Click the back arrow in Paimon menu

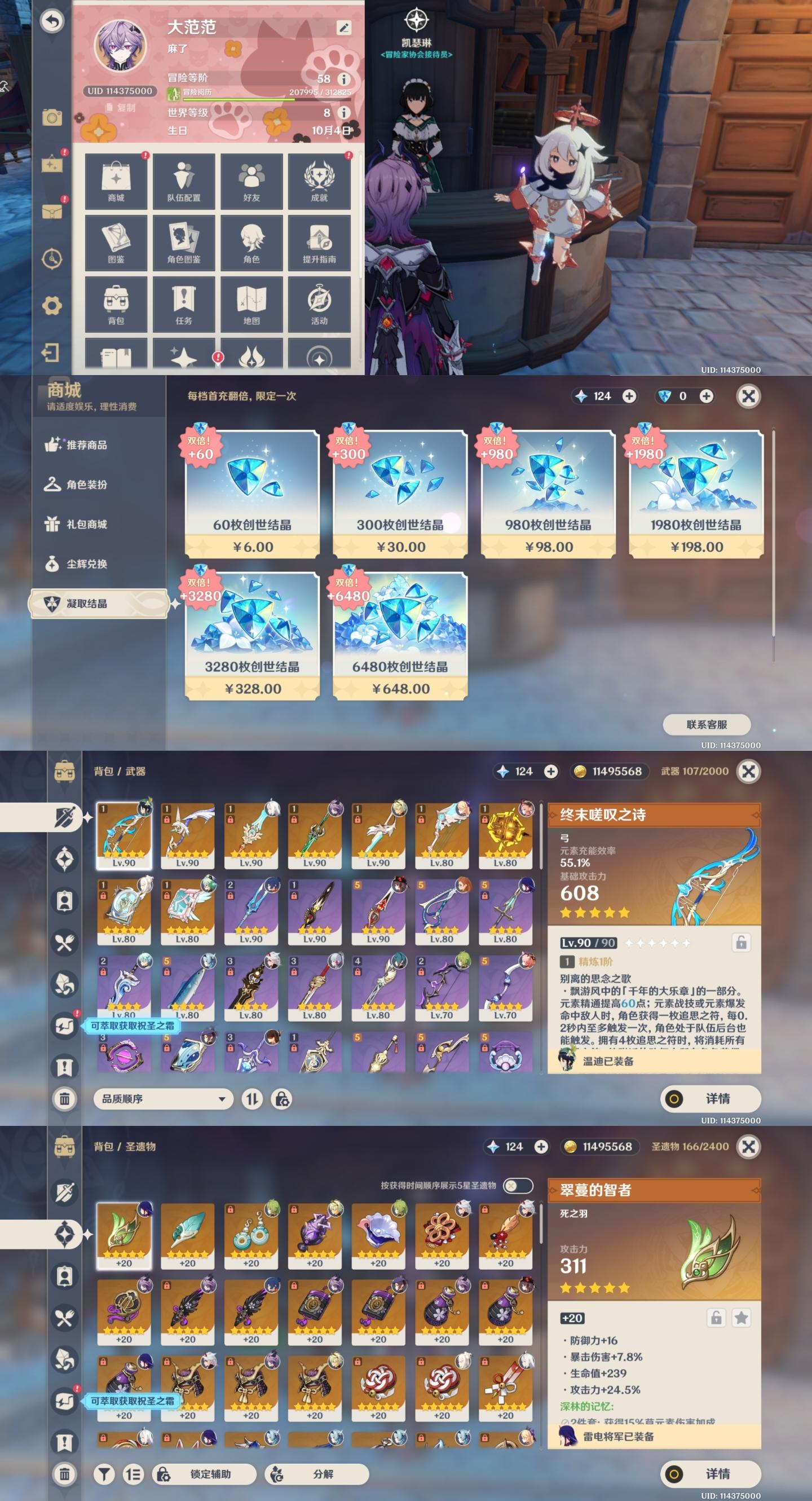point(52,21)
